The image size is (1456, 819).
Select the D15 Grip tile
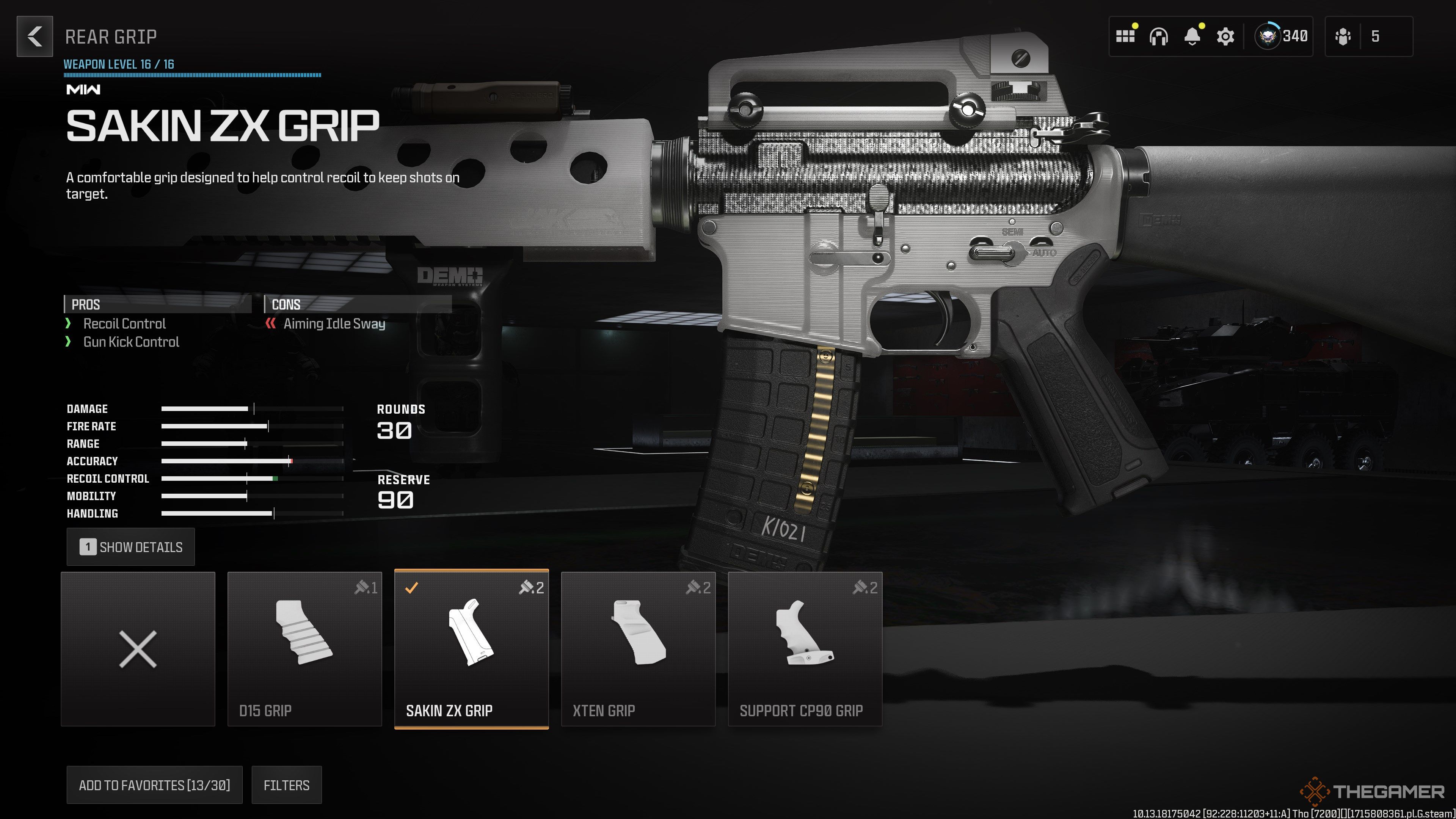pyautogui.click(x=304, y=649)
